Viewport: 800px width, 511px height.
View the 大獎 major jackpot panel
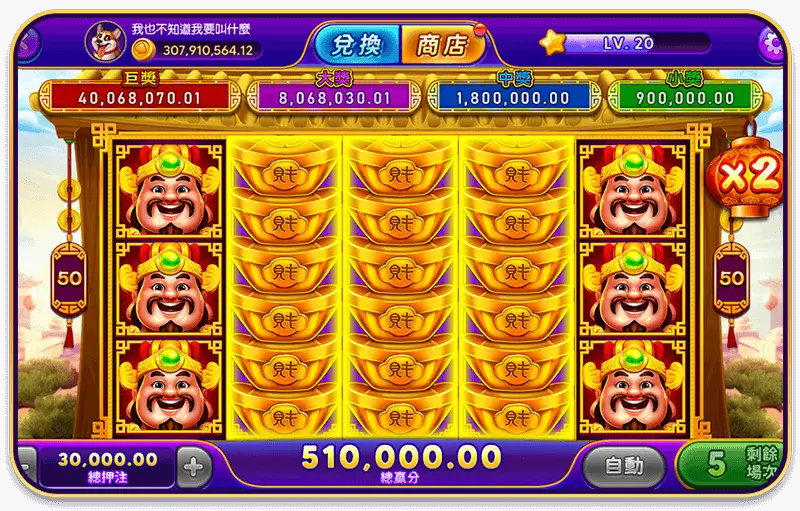click(x=328, y=97)
